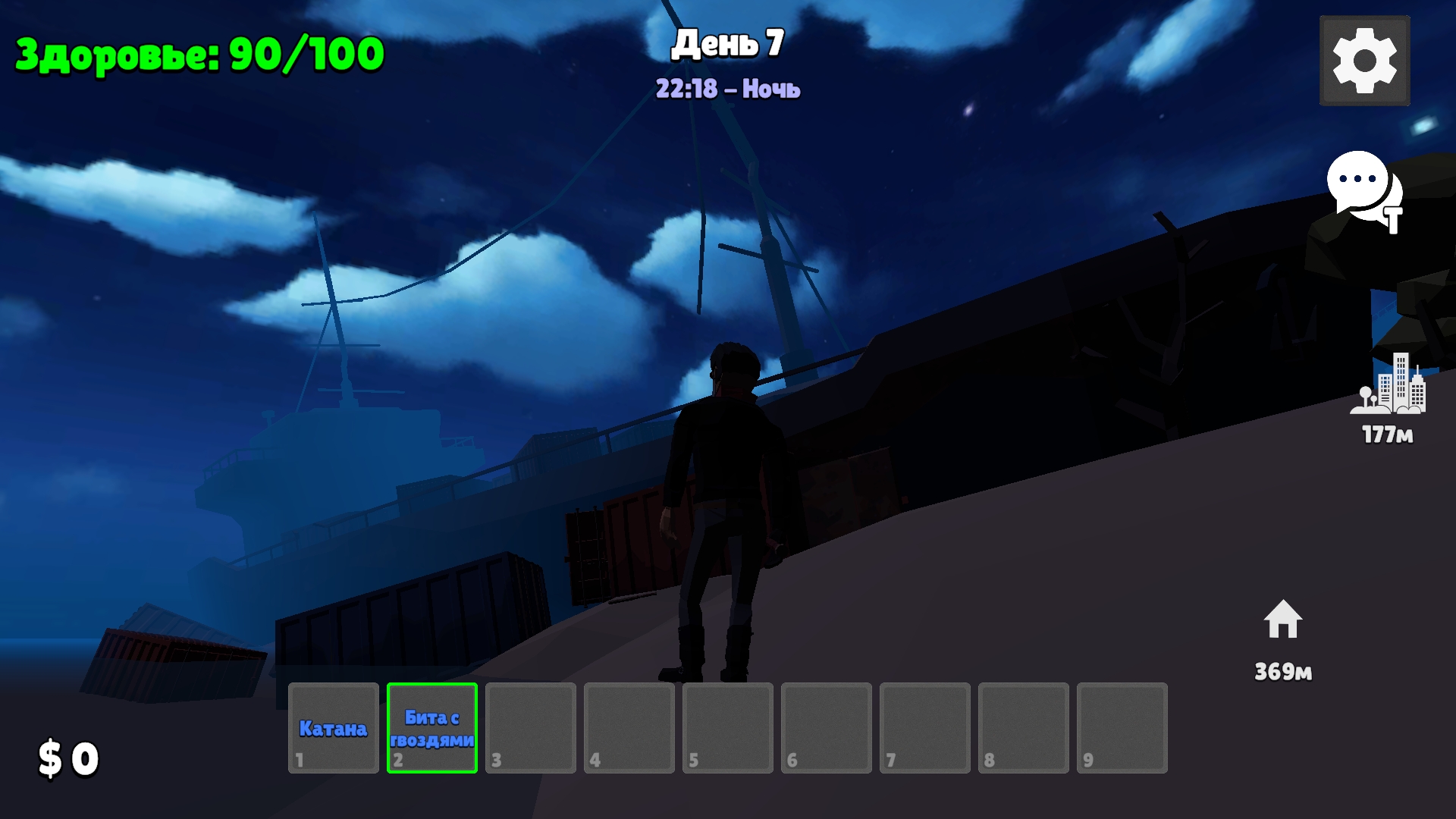1456x819 pixels.
Task: Select the T letter on chat icon
Action: coord(1394,220)
